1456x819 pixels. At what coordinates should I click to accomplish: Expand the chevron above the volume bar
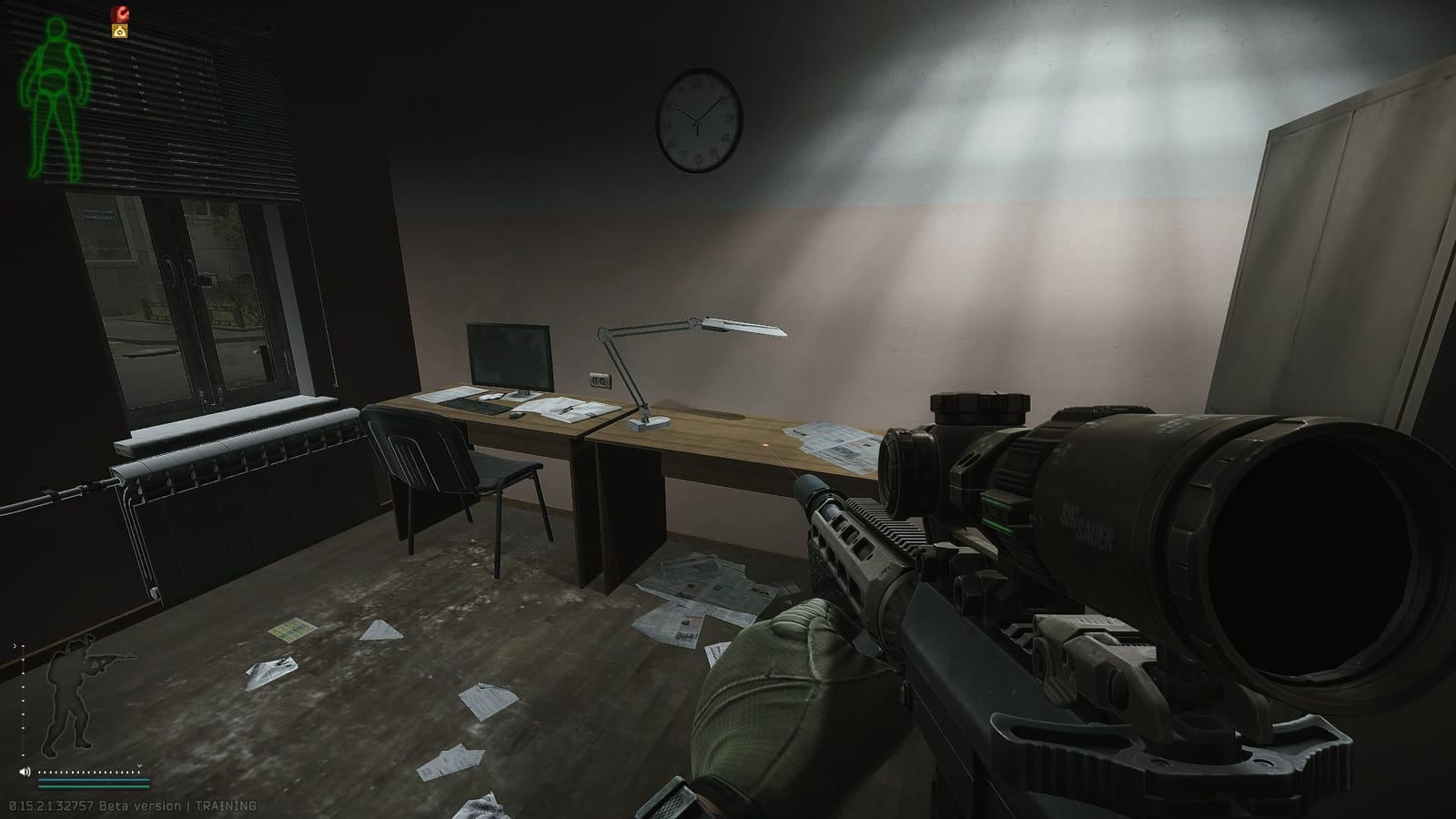click(139, 766)
